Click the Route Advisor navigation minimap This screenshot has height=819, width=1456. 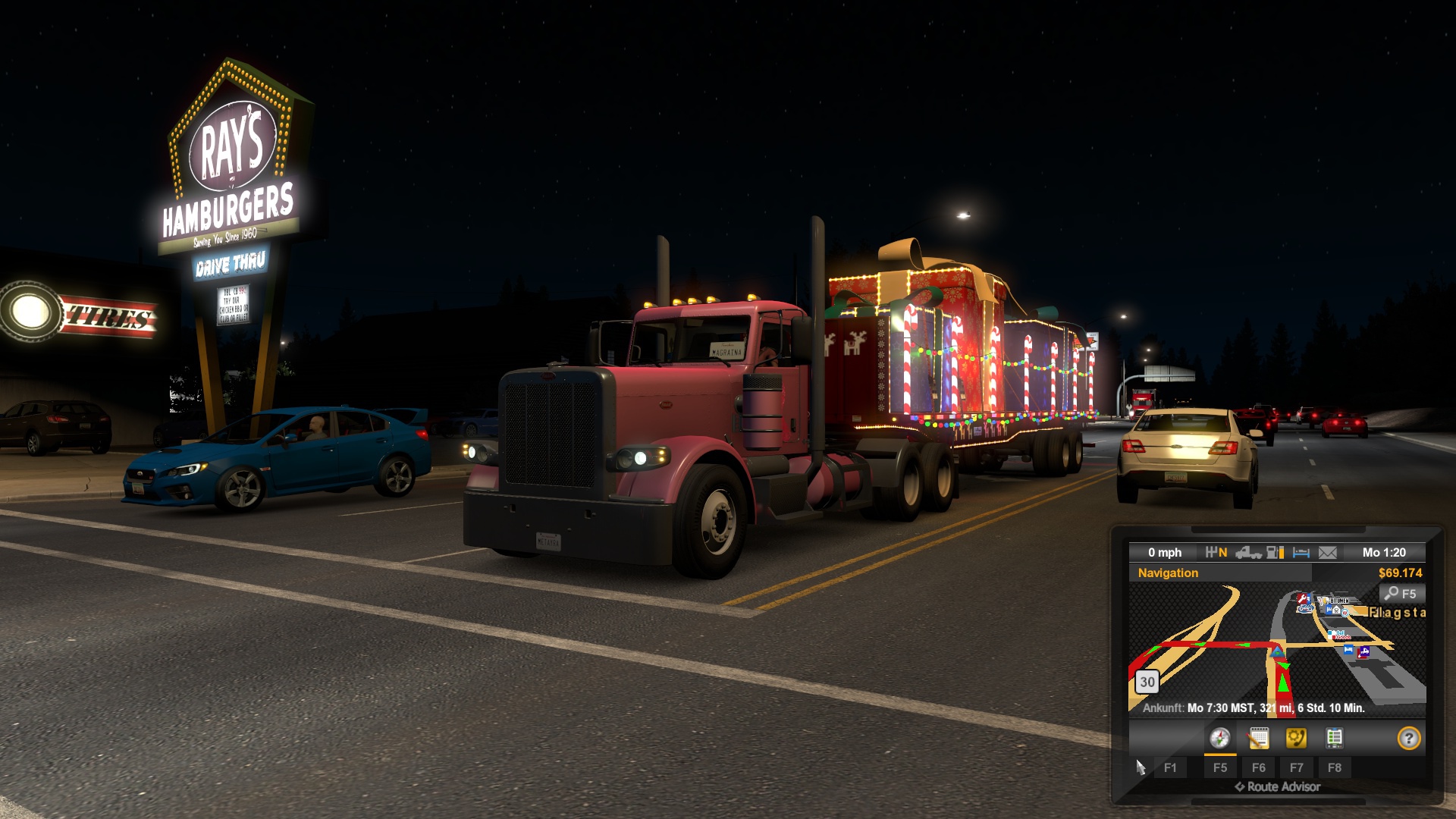point(1277,651)
